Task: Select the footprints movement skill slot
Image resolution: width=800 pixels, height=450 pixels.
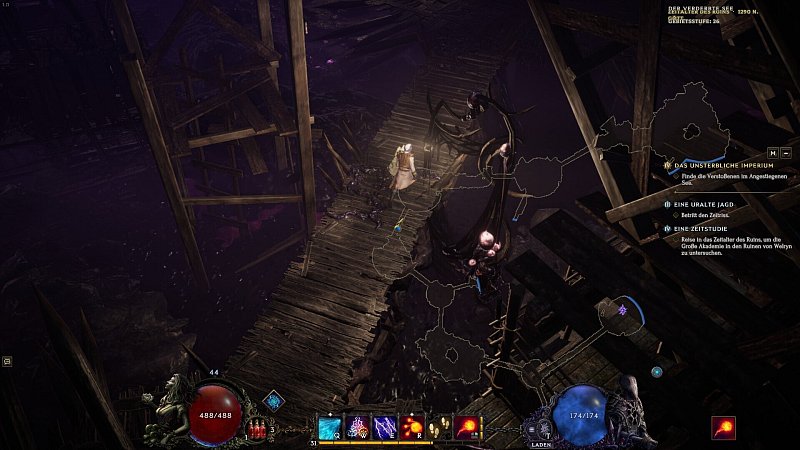Action: tap(440, 427)
